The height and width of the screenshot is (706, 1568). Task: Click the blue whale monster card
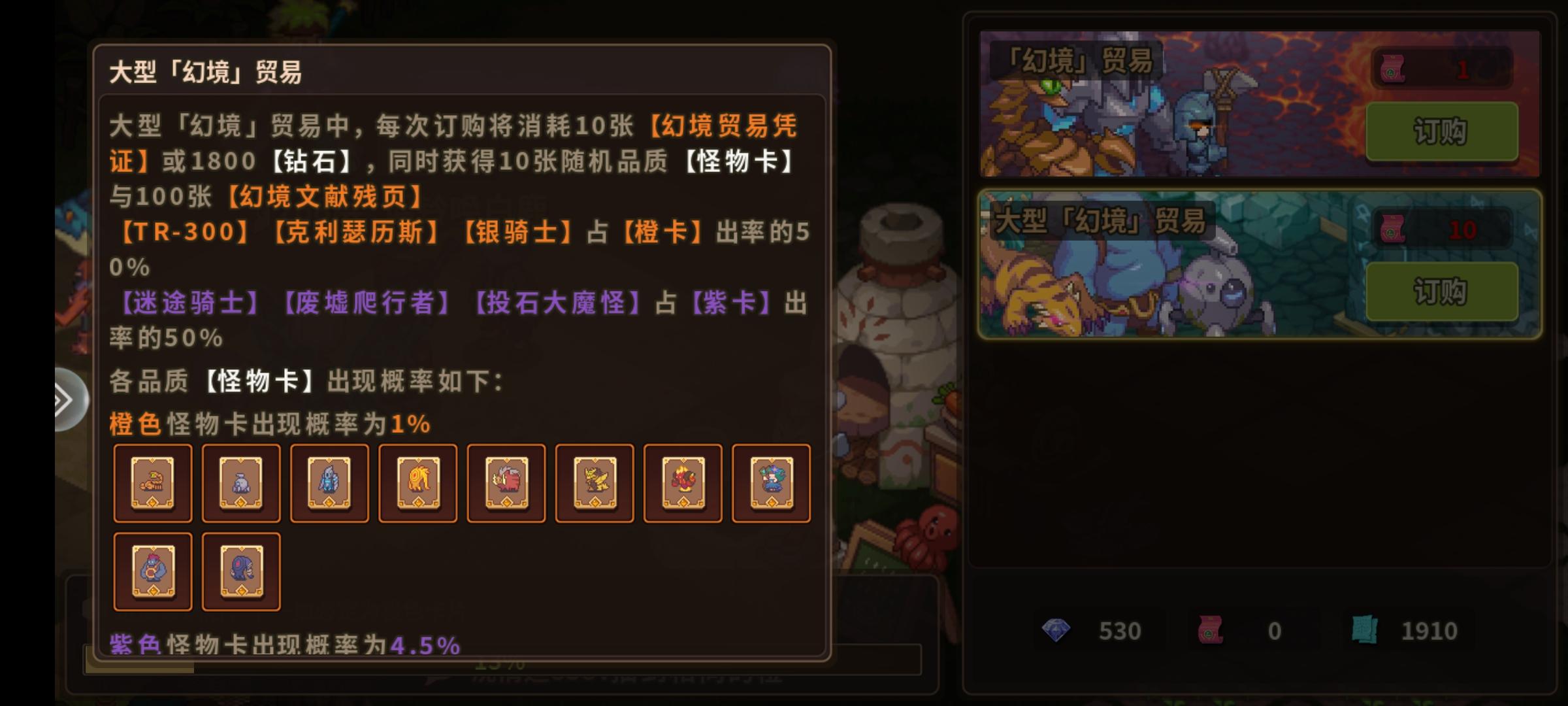click(240, 483)
